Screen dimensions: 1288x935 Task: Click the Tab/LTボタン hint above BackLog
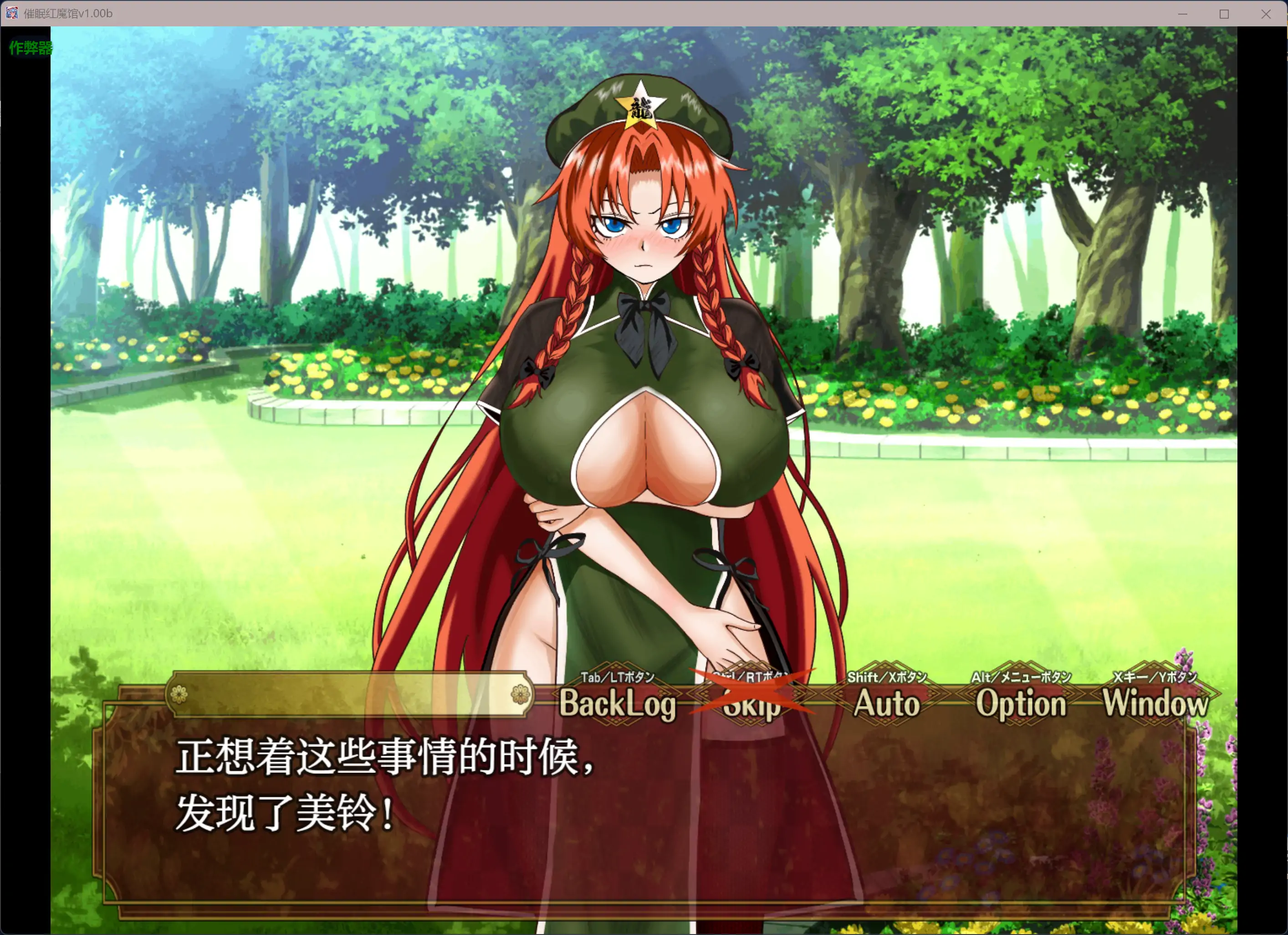click(616, 676)
